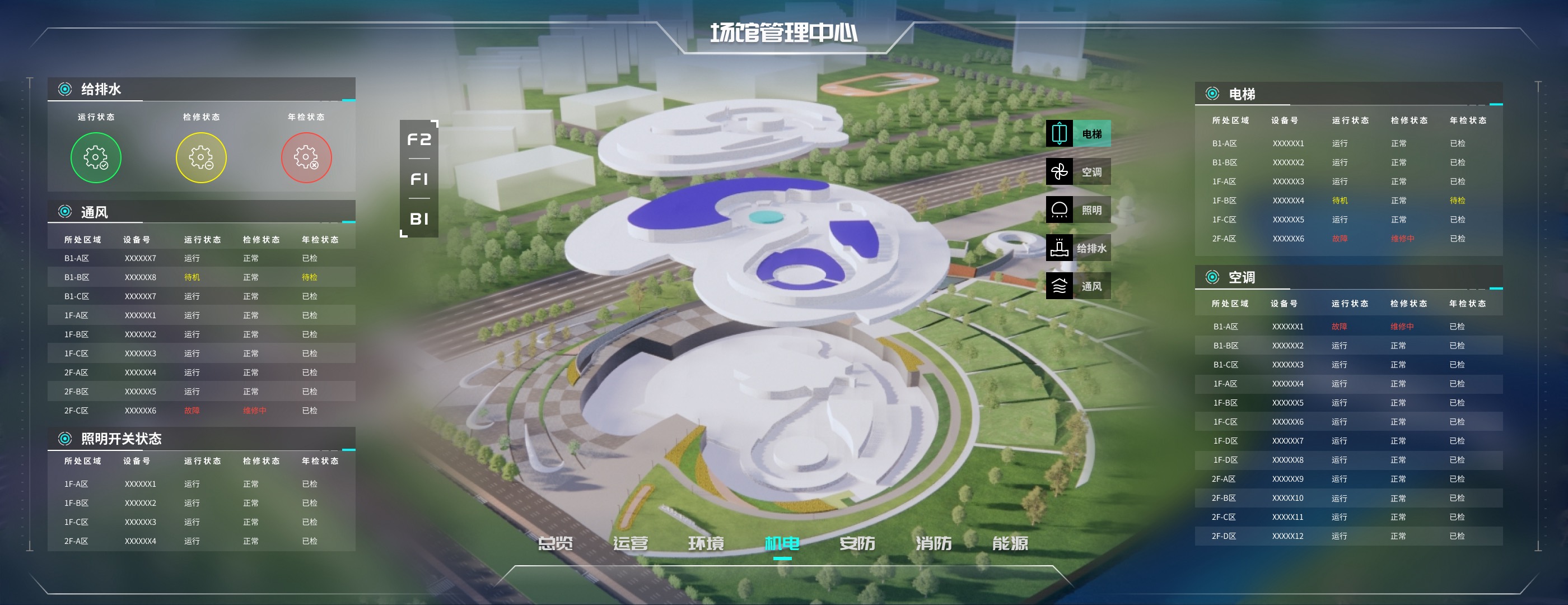1568x605 pixels.
Task: Choose floor F1 in the floor switcher
Action: [x=419, y=179]
